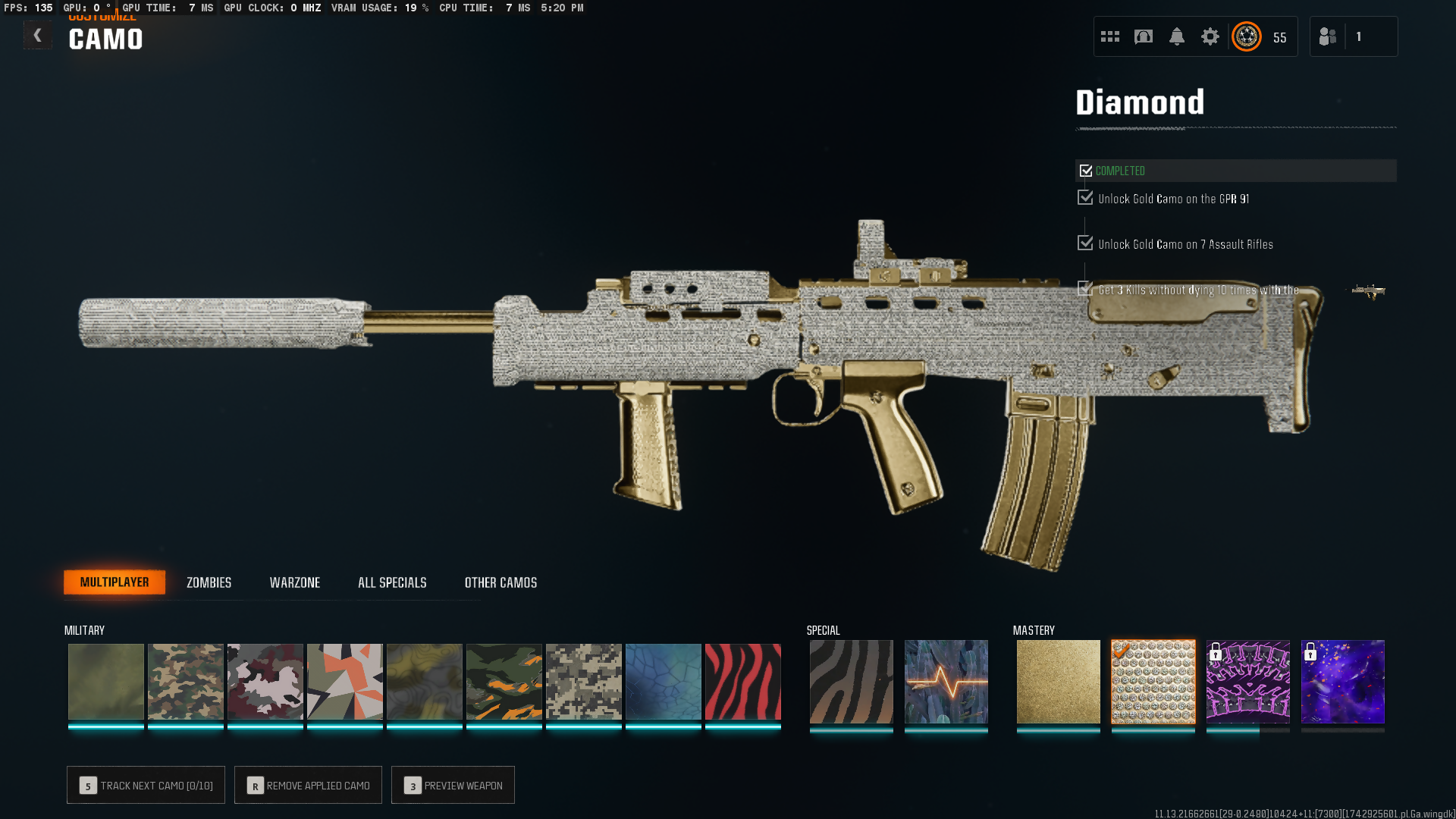This screenshot has width=1456, height=819.
Task: Select the Gold mastery camo
Action: [1058, 682]
